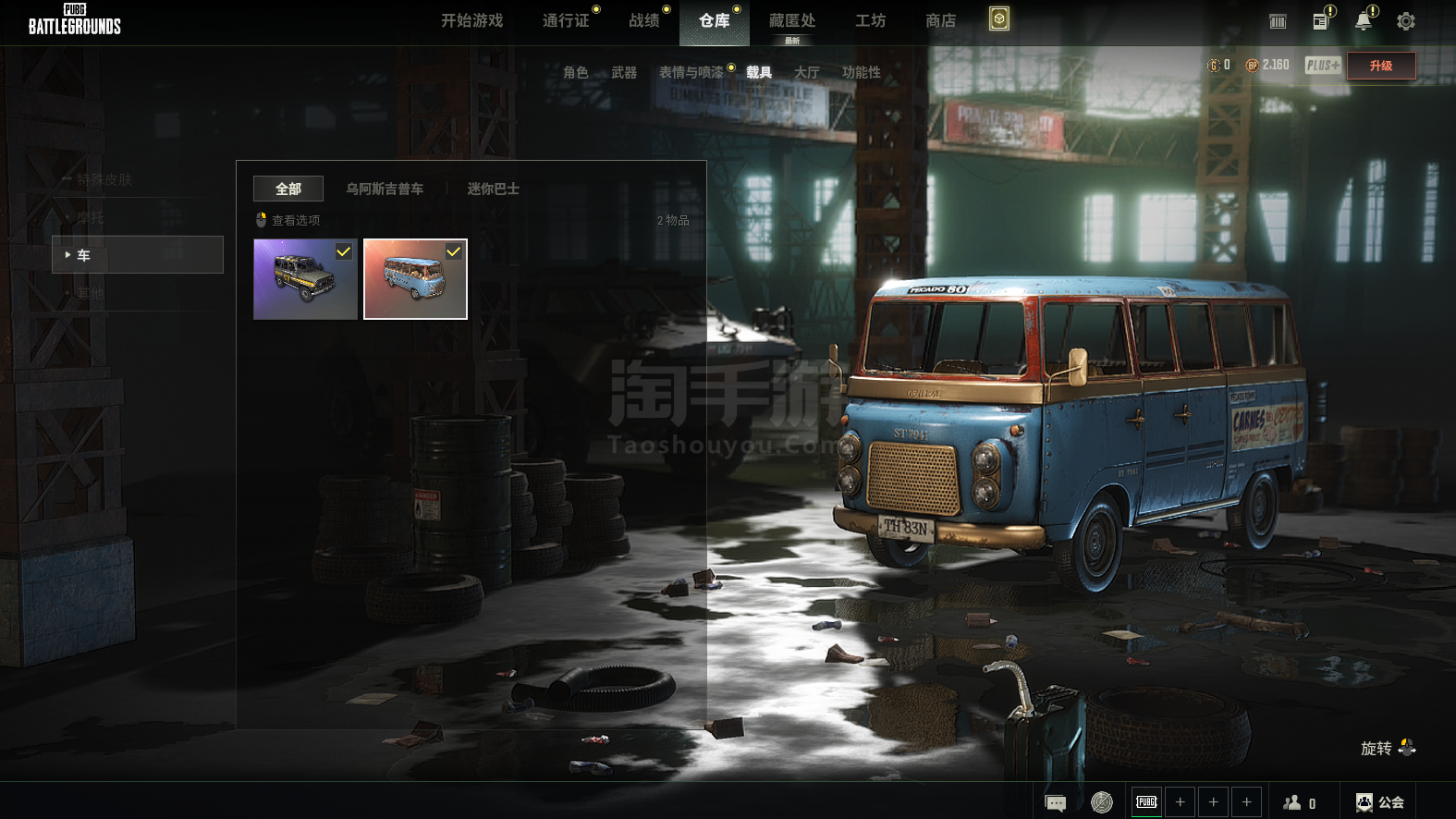Select the blue mini bus skin thumbnail
The image size is (1456, 819).
point(415,279)
